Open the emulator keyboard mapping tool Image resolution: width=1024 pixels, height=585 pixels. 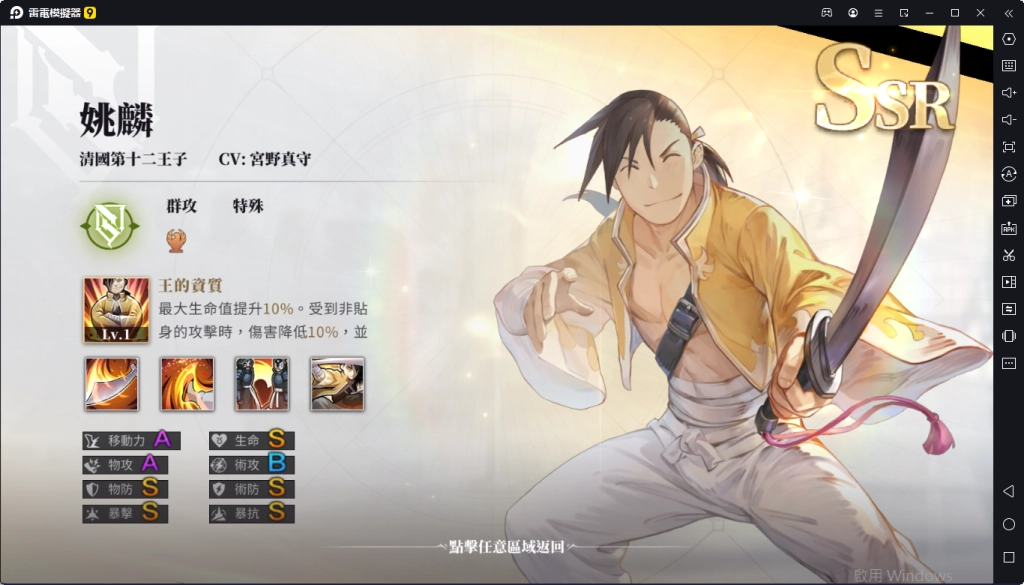[1008, 65]
